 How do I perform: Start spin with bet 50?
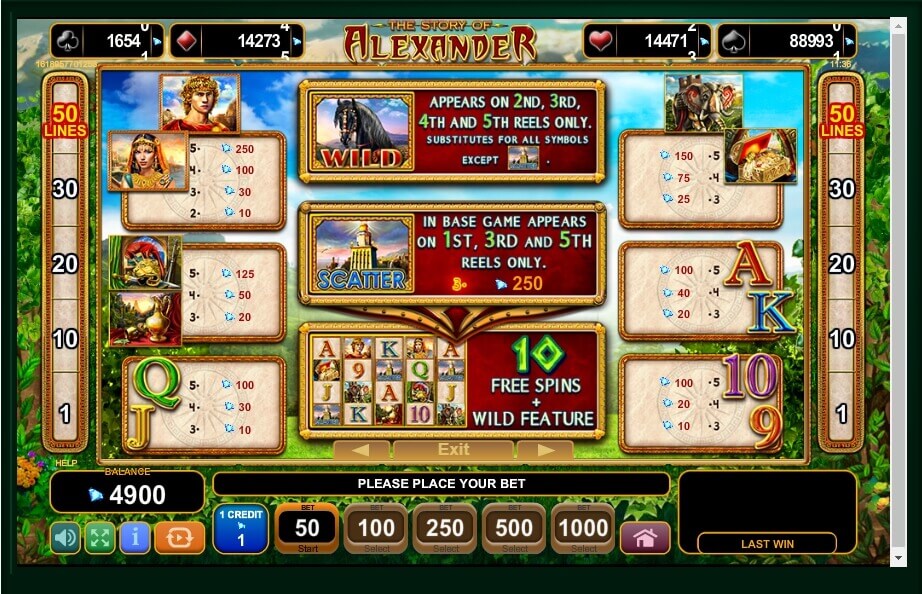306,528
